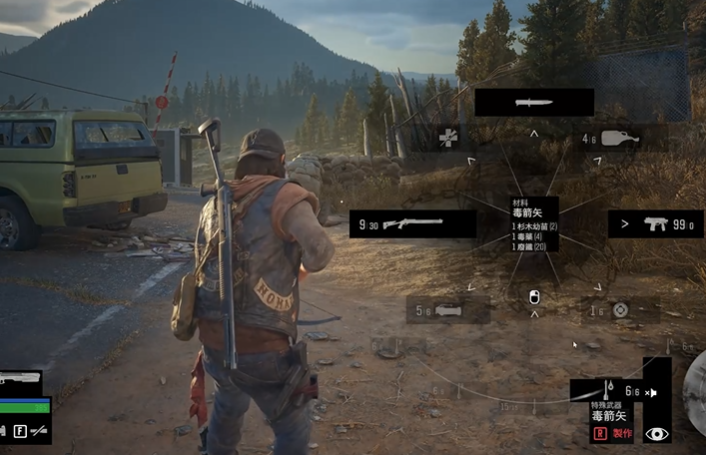
Task: Click the mouse icon below the wheel center
Action: (x=534, y=297)
